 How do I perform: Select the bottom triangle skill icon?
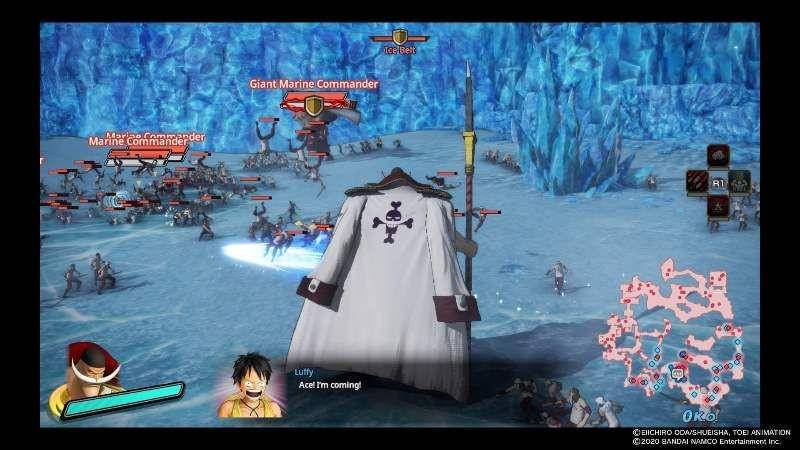click(717, 207)
